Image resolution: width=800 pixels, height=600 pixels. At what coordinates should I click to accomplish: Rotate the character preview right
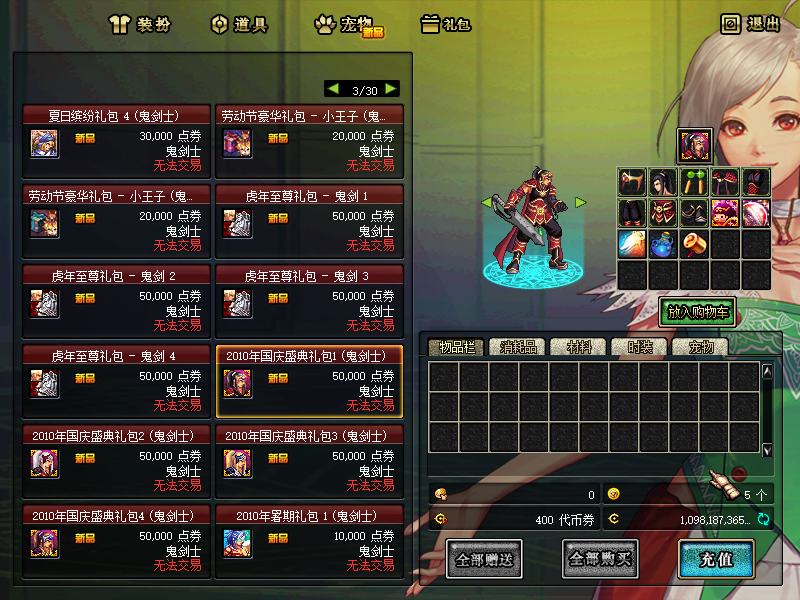[x=580, y=202]
